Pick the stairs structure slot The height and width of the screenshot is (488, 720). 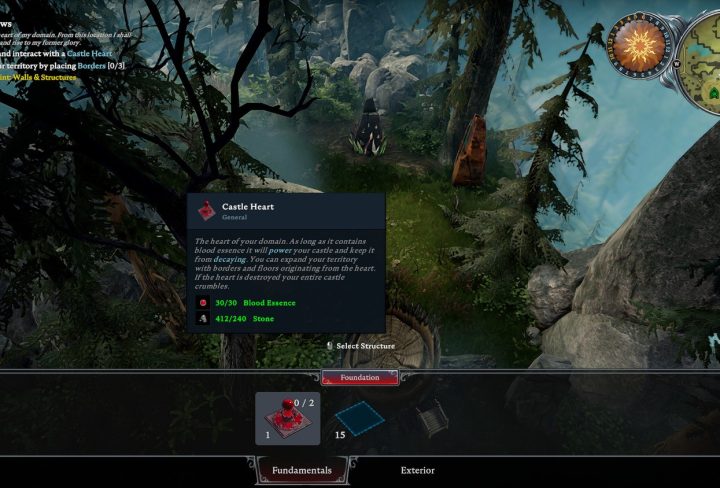431,417
